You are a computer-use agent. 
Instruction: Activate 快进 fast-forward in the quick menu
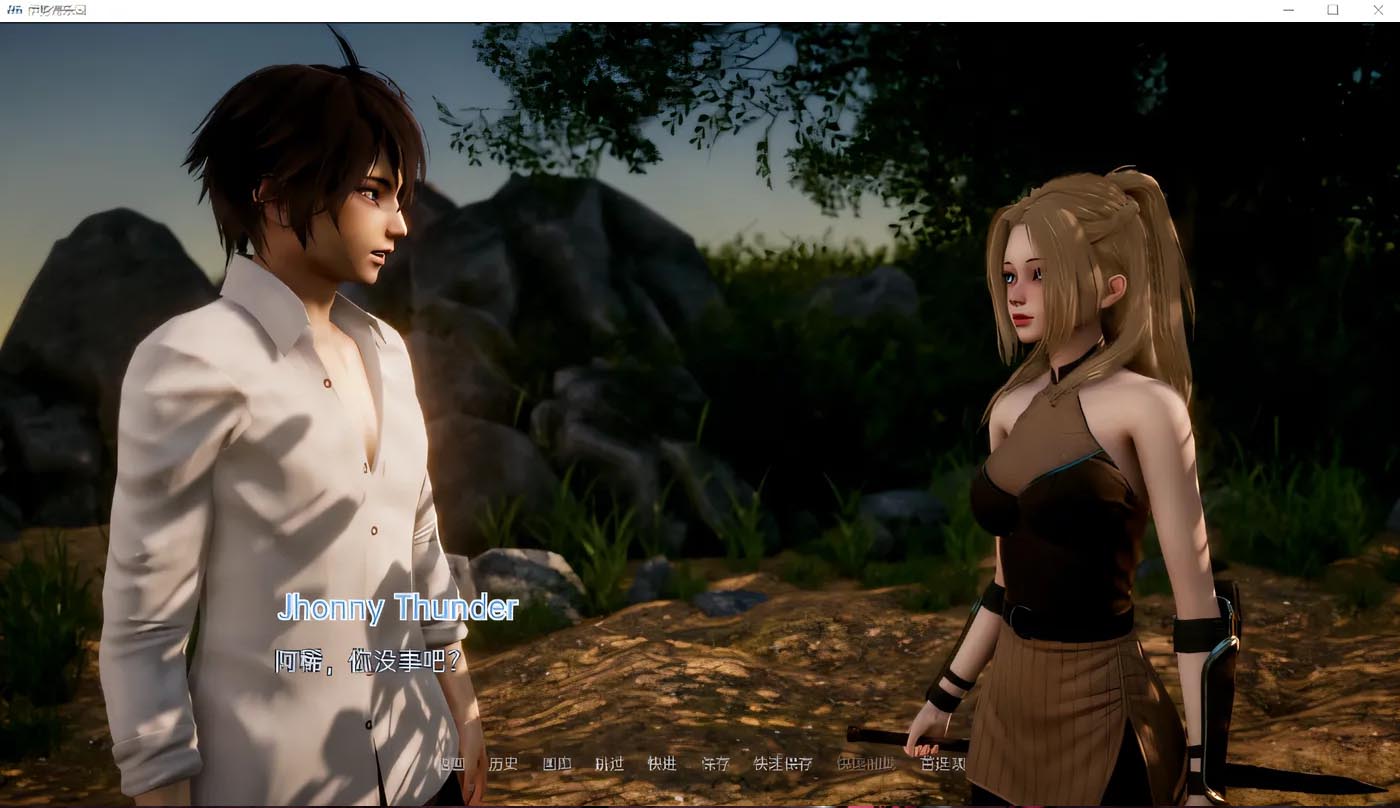[x=662, y=764]
